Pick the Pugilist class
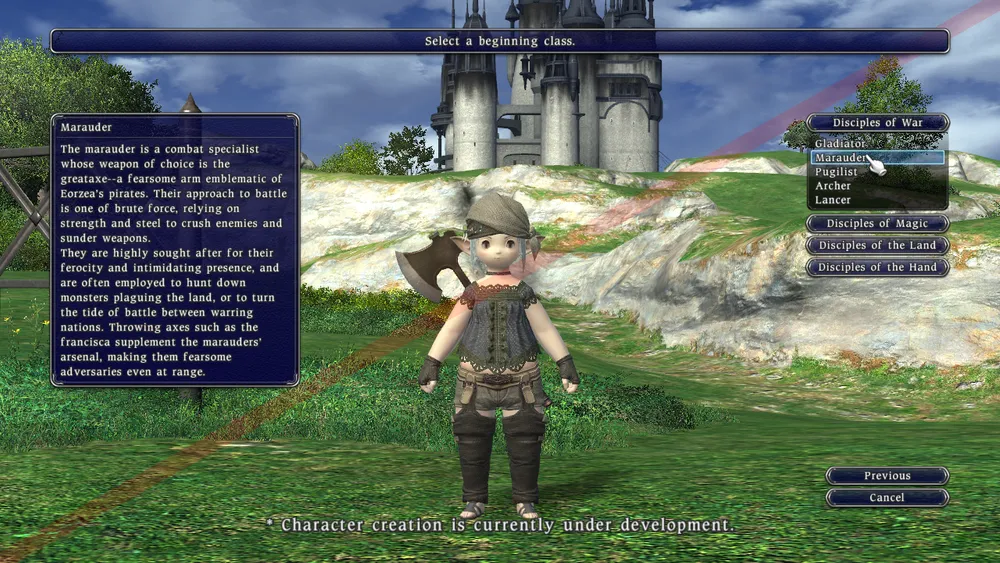 tap(836, 172)
